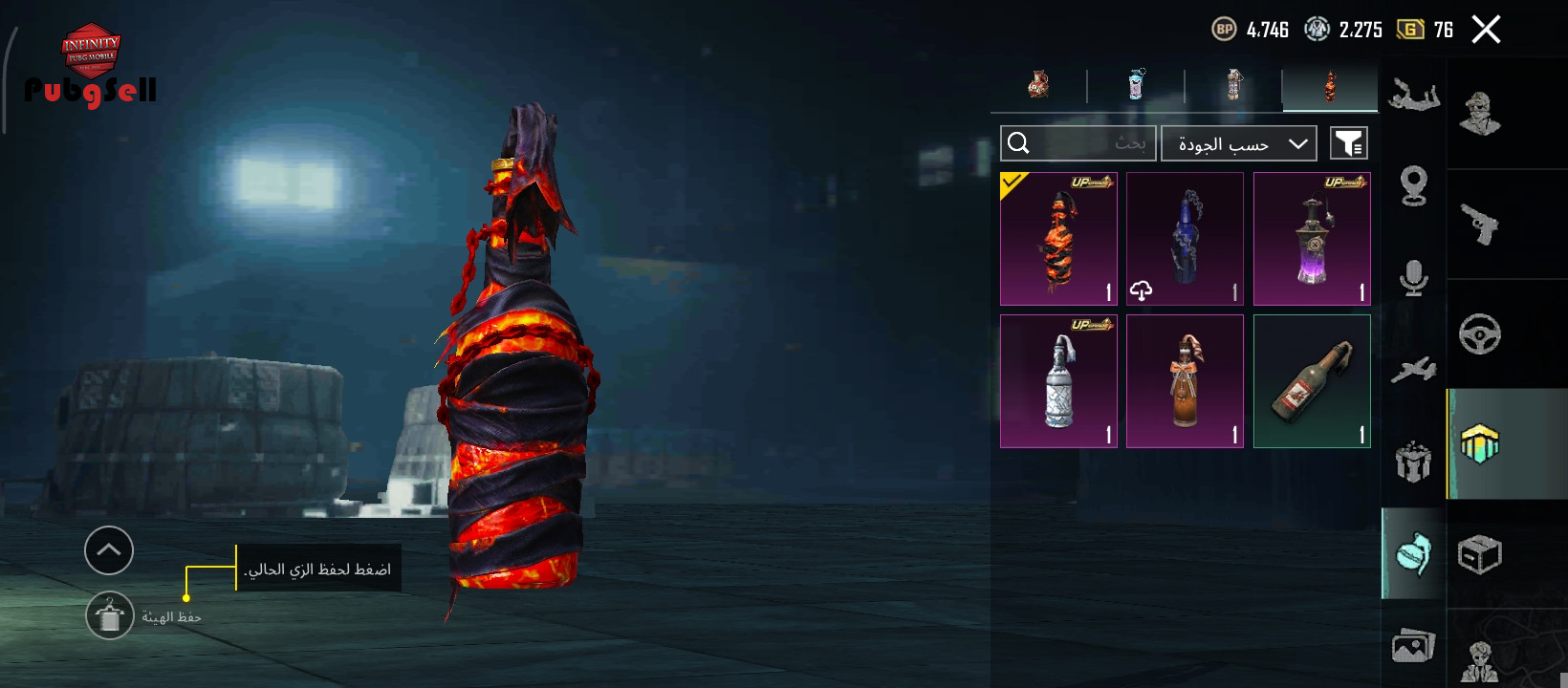This screenshot has height=688, width=1568.
Task: Select the purple glowing lantern Molotov skin
Action: pos(1312,239)
